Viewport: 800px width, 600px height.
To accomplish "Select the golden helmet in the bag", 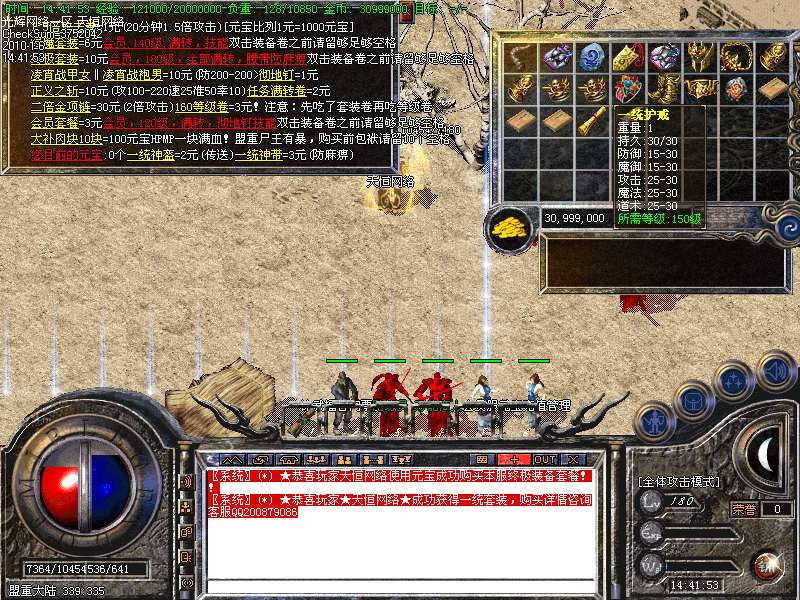I will point(700,57).
